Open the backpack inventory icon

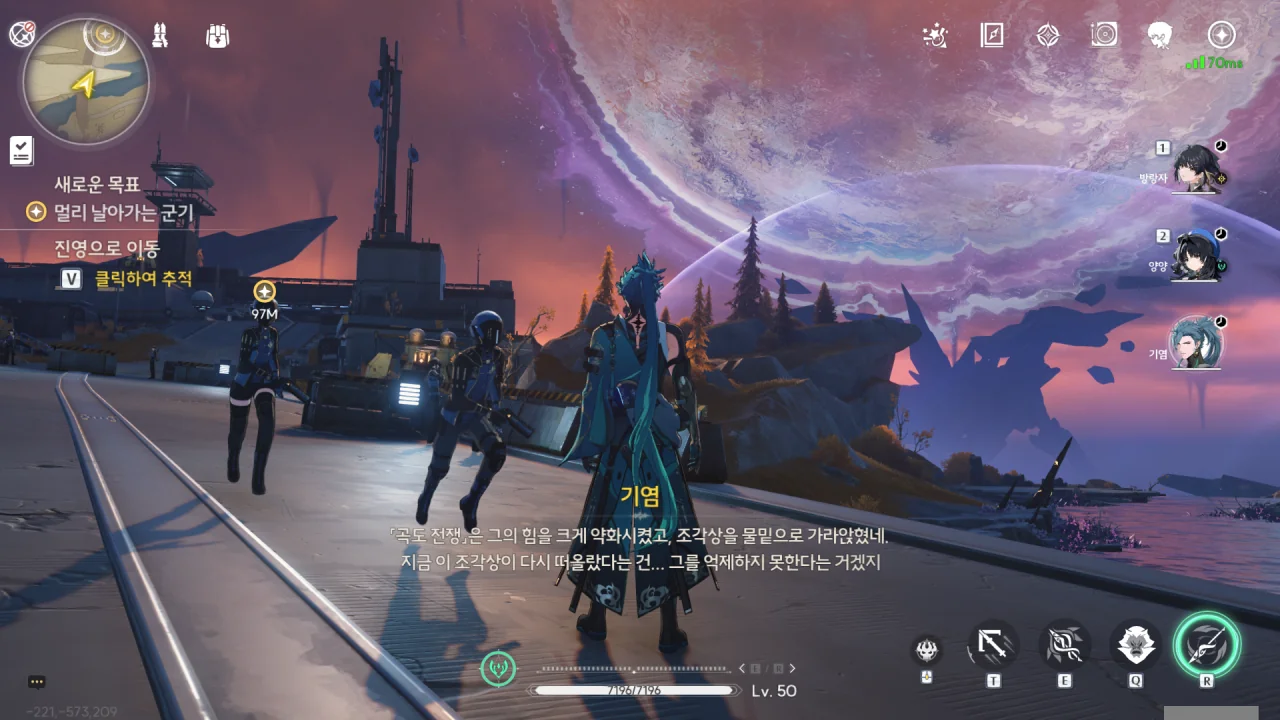(217, 36)
